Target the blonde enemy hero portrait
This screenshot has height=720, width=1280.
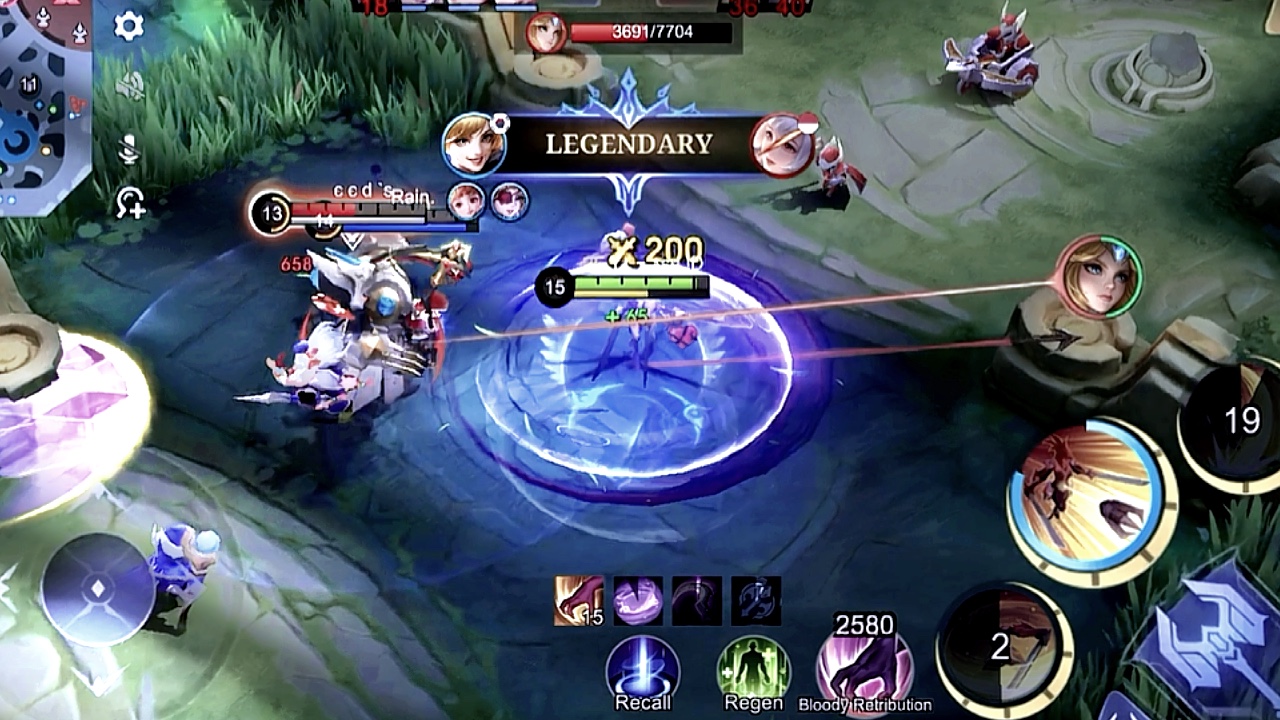[x=1100, y=276]
